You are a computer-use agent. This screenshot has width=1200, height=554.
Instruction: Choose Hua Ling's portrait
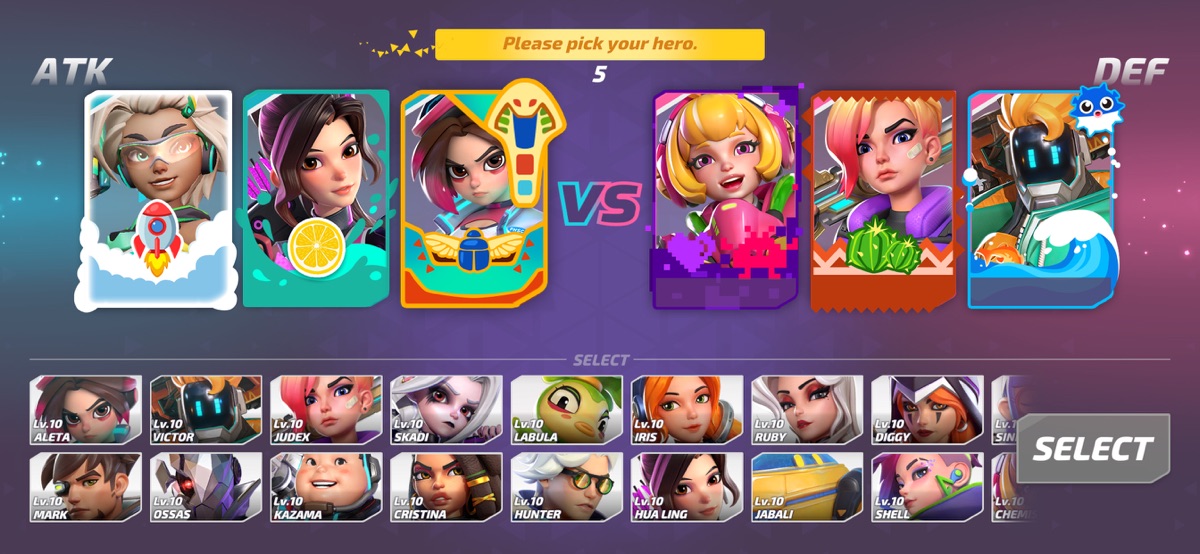click(686, 487)
